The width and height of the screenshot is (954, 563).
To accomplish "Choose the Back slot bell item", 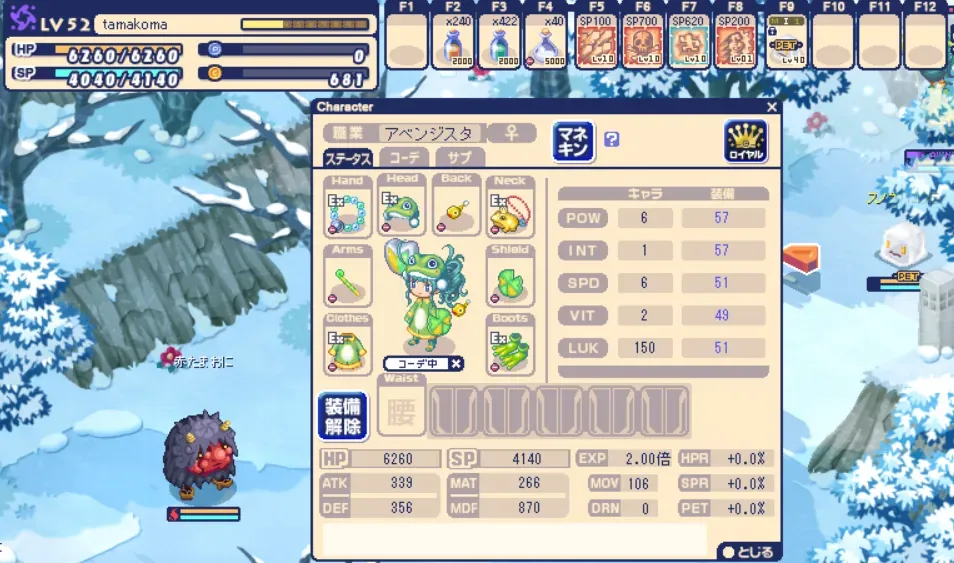I will click(x=456, y=208).
